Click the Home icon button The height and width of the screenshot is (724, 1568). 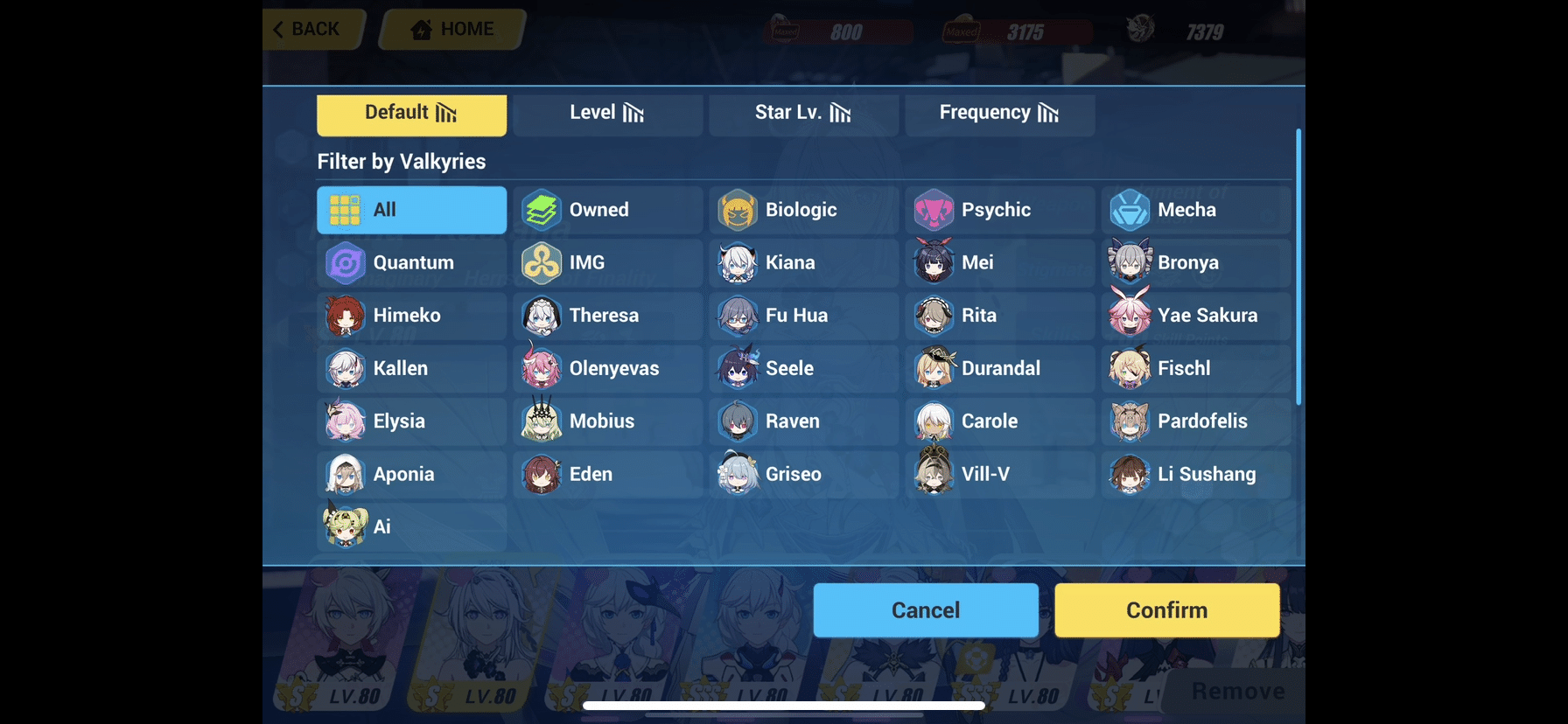coord(423,29)
